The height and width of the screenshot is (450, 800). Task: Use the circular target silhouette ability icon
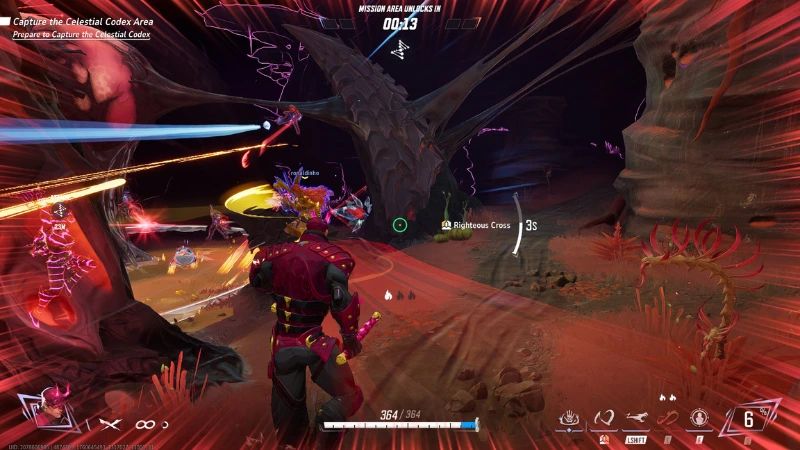[x=699, y=418]
